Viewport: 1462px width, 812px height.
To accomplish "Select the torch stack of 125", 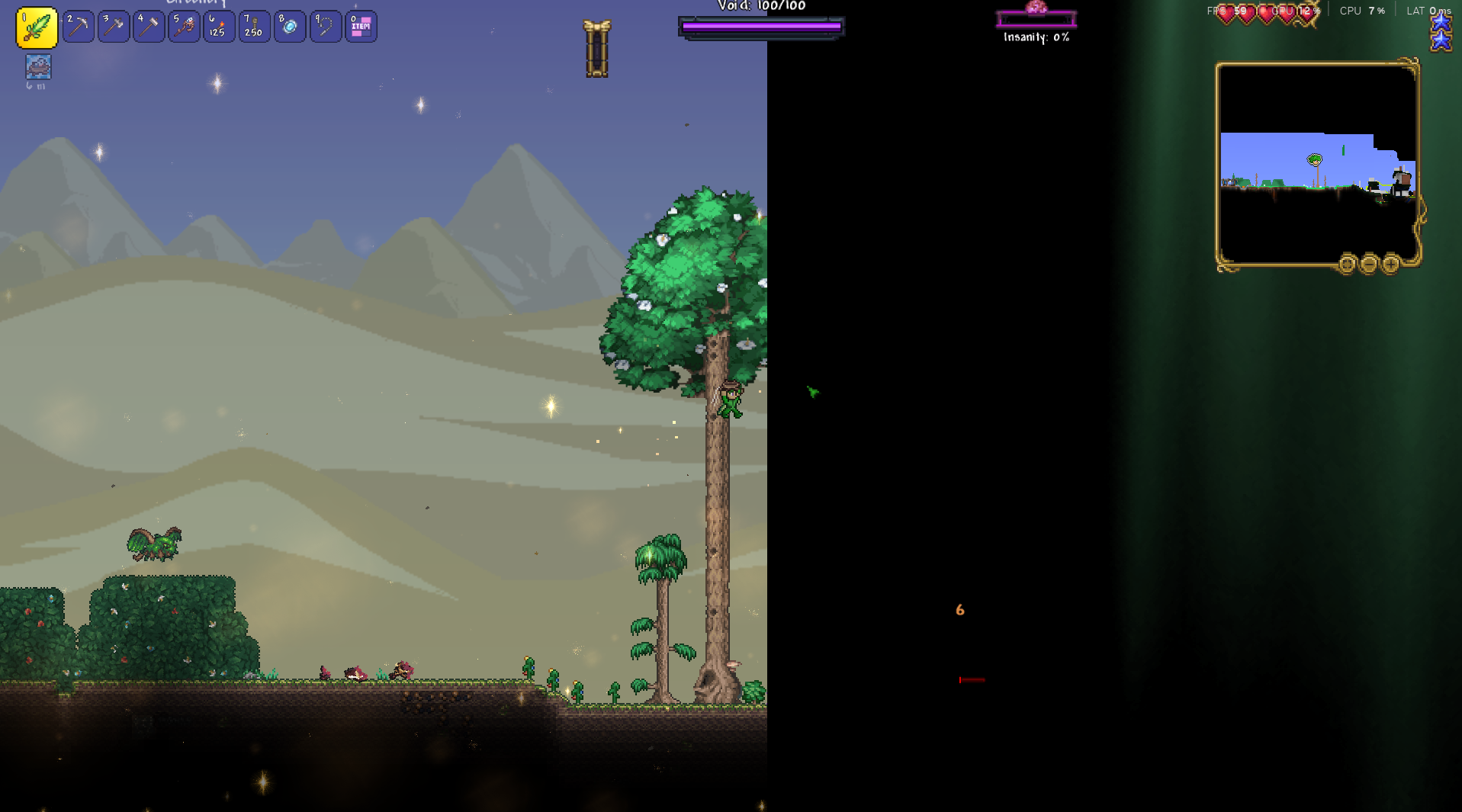I will (219, 27).
